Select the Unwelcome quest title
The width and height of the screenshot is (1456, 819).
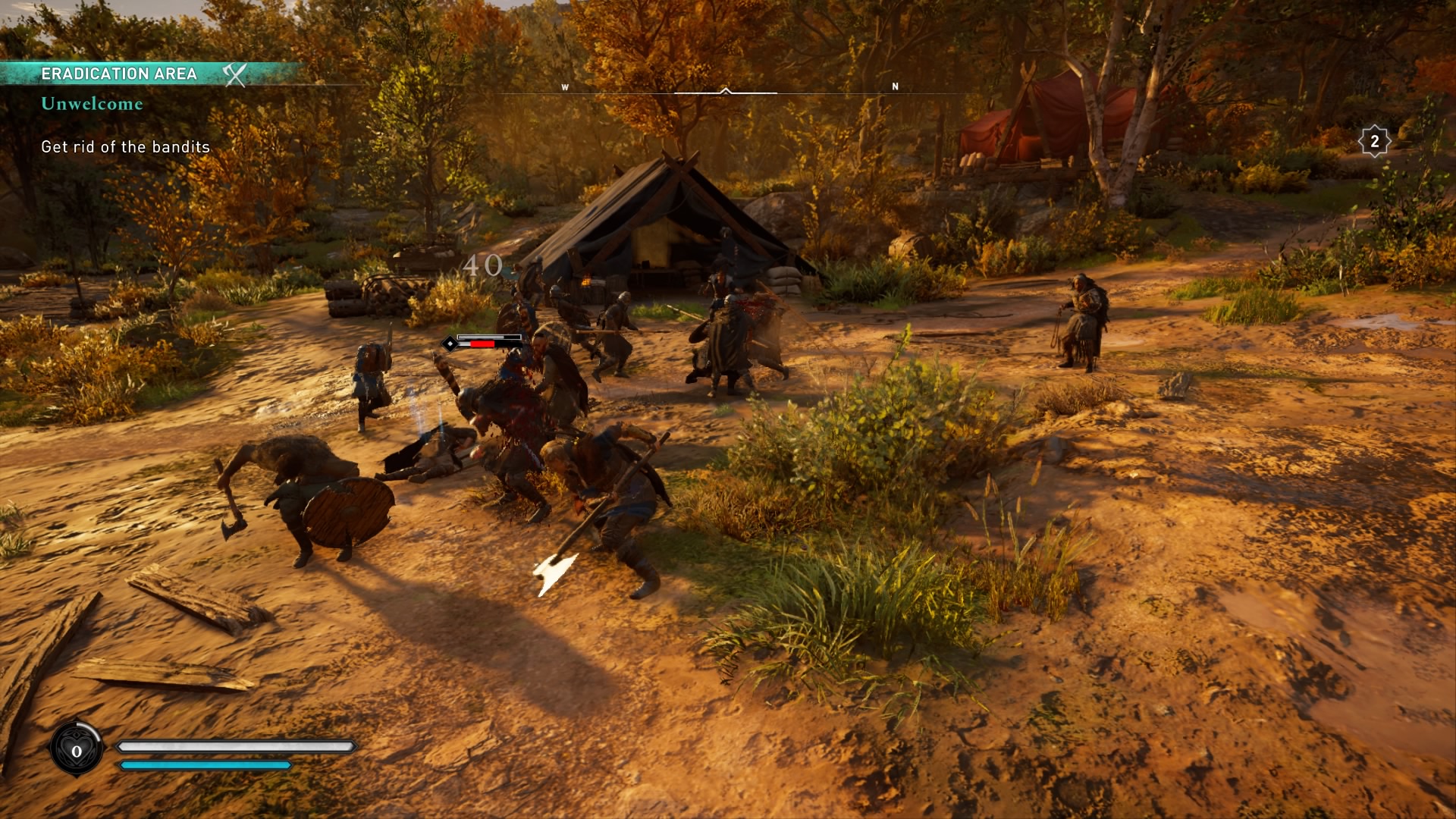92,104
